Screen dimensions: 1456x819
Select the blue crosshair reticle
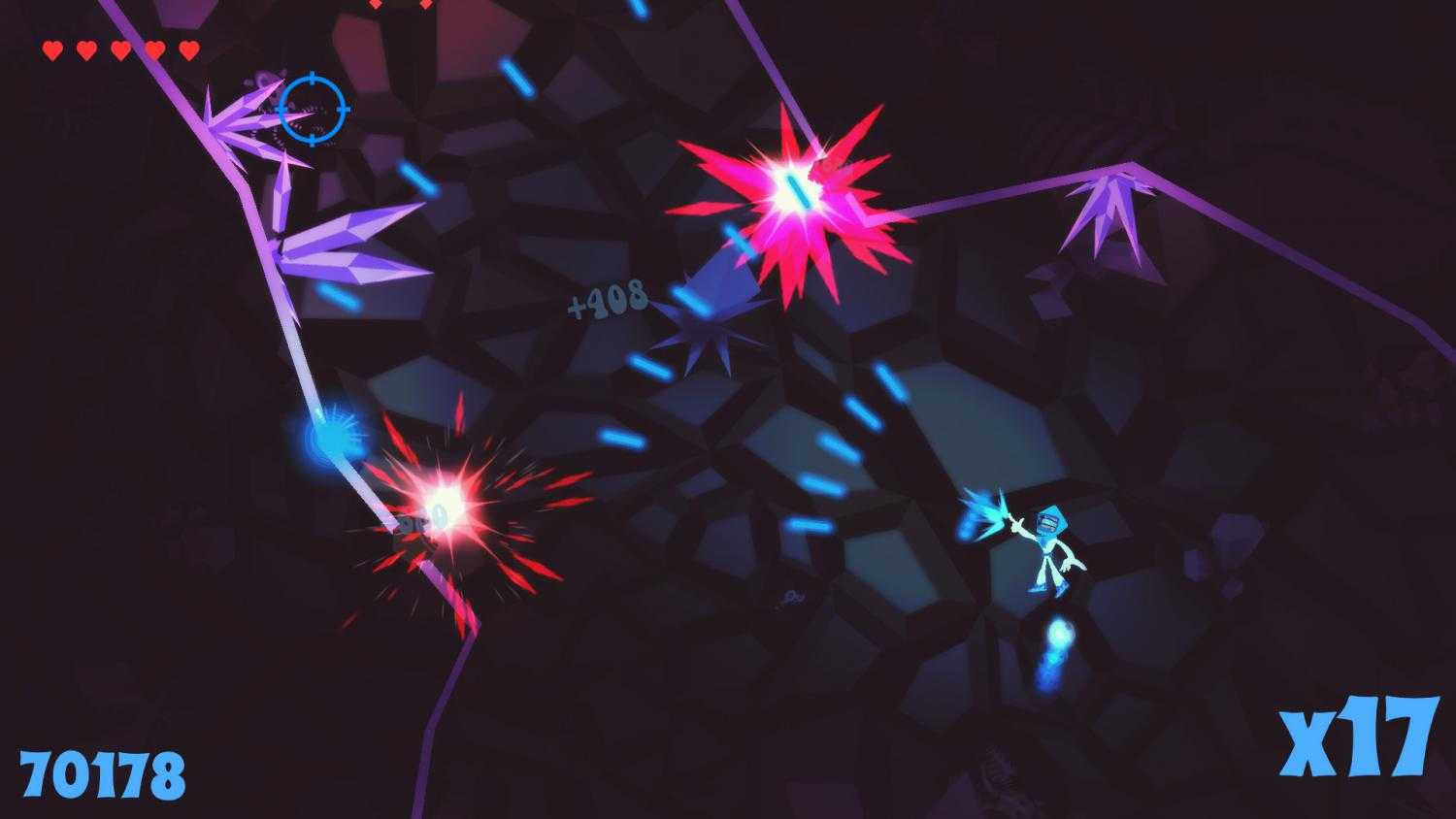click(311, 107)
